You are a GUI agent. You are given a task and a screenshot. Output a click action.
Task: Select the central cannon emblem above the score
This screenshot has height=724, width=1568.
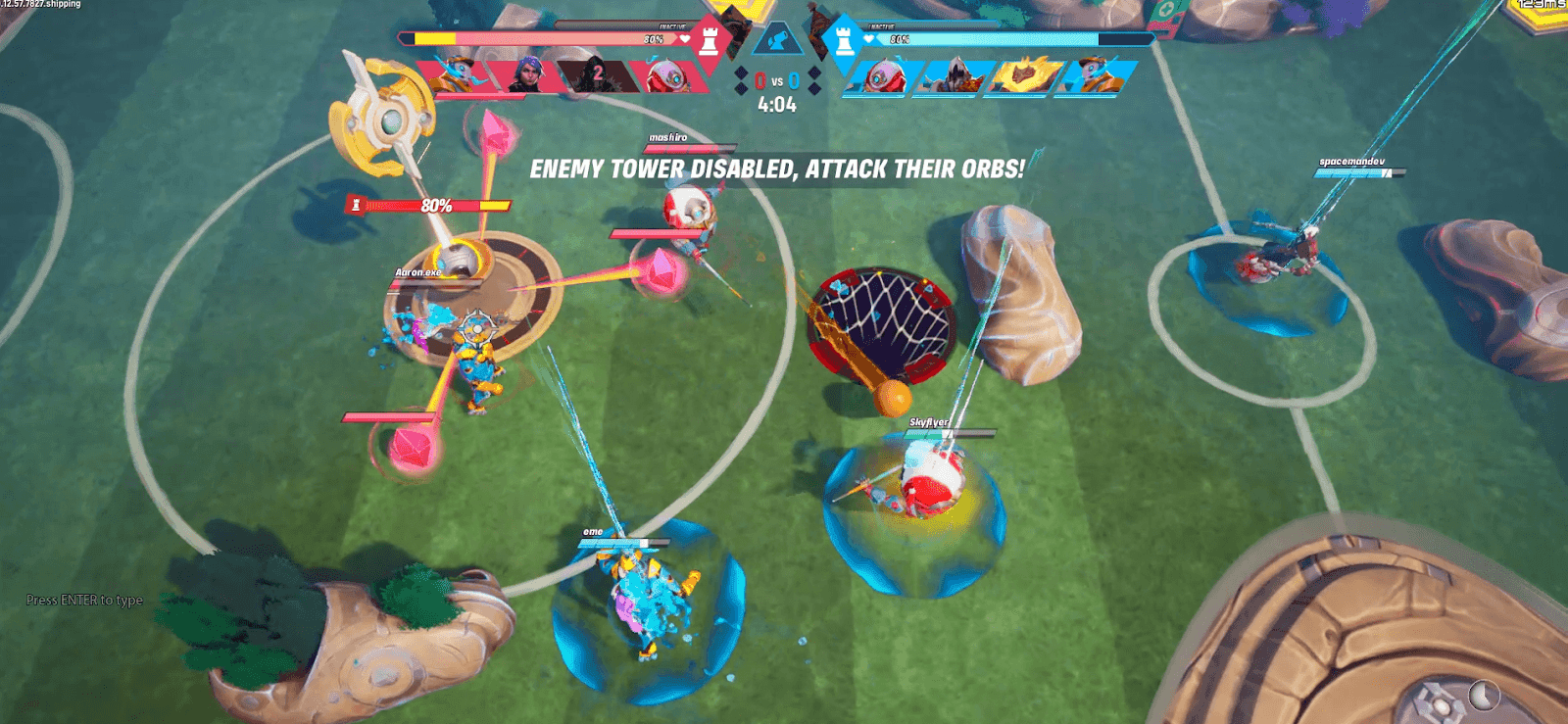777,39
